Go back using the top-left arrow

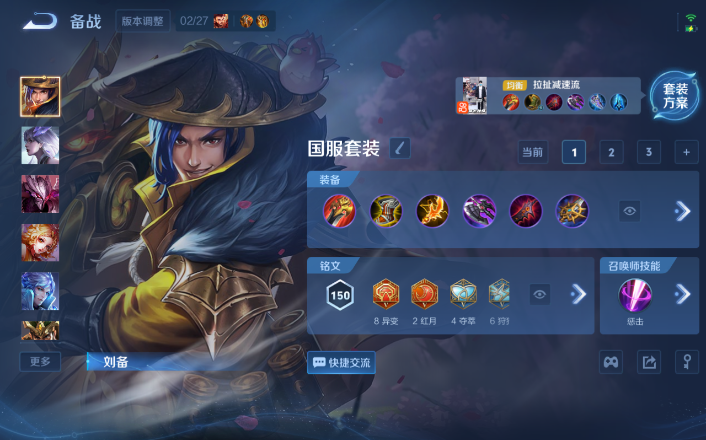pos(41,21)
